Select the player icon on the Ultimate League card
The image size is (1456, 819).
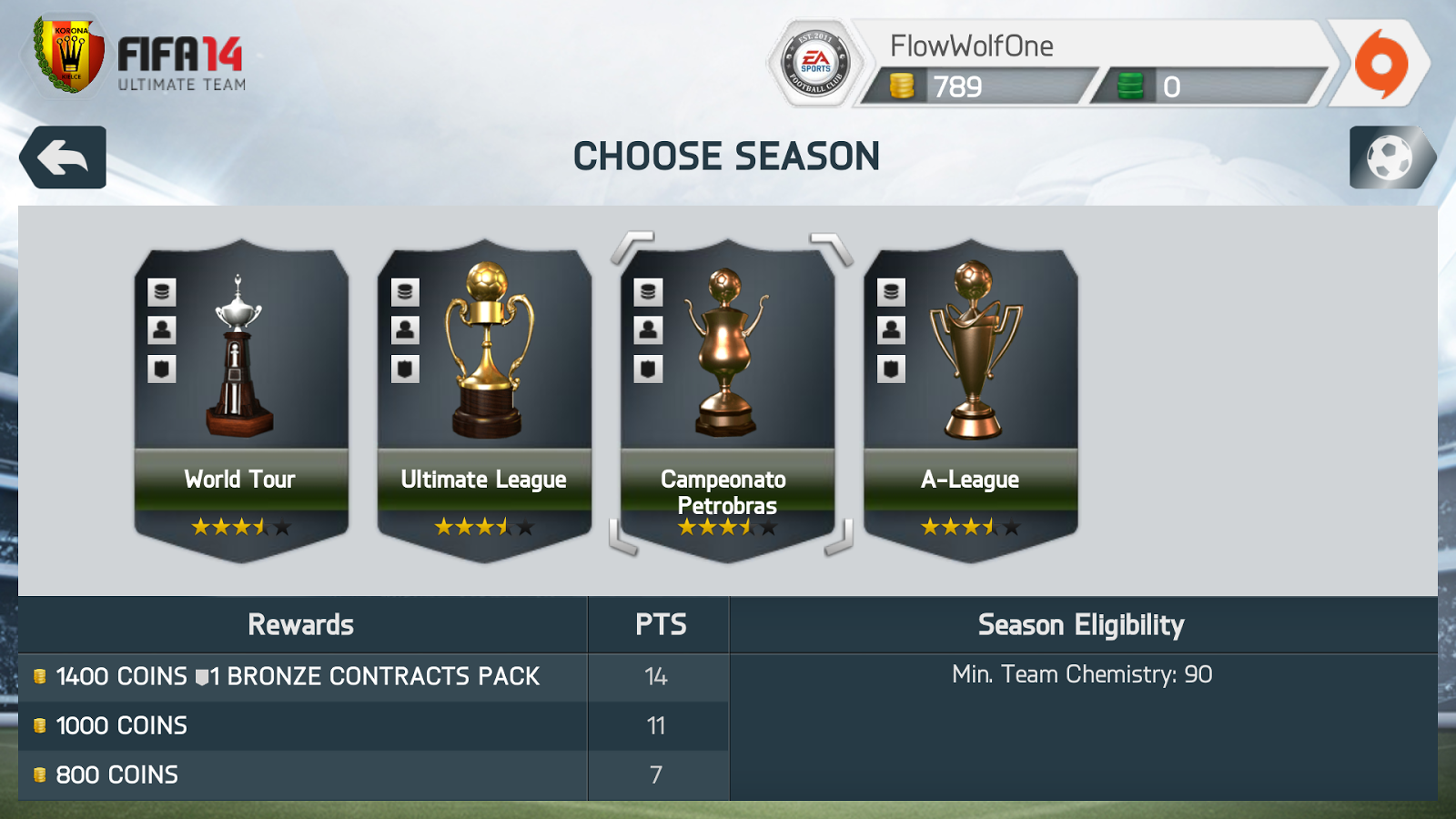(404, 329)
